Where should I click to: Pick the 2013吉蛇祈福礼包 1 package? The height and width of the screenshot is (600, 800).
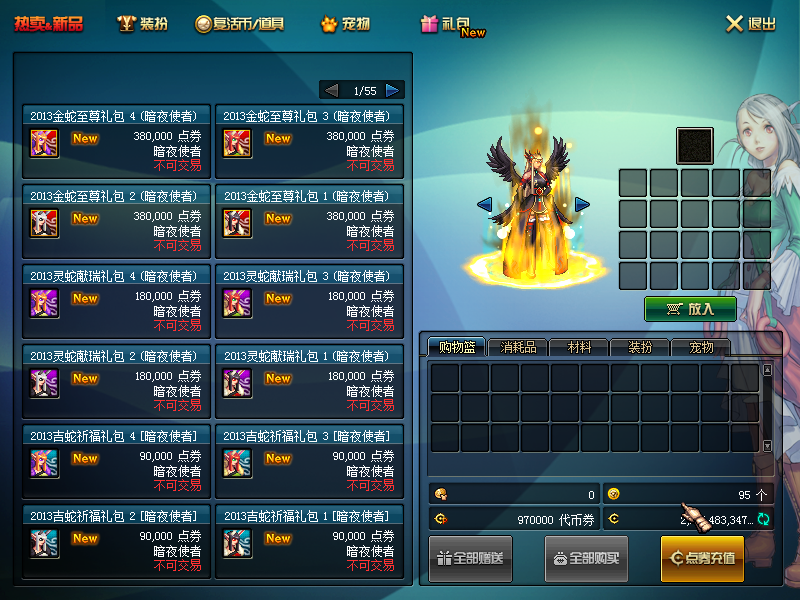click(x=310, y=540)
